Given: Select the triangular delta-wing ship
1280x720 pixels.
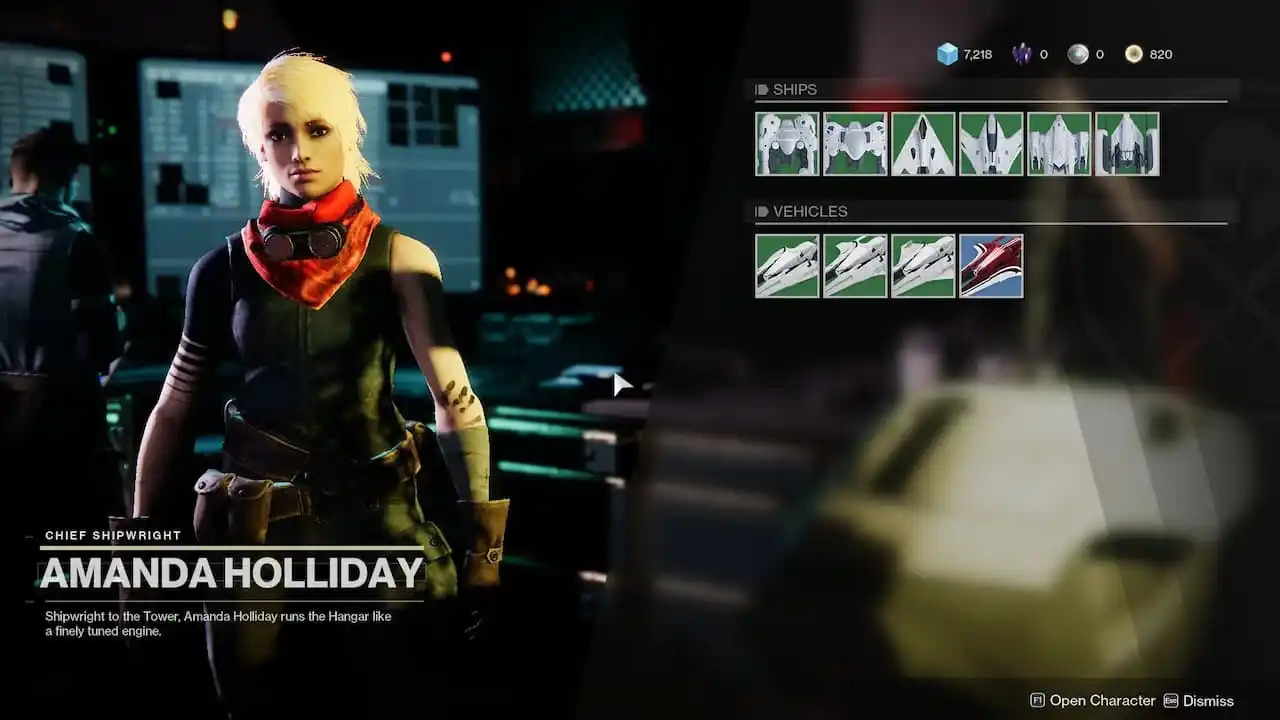Looking at the screenshot, I should (x=922, y=143).
